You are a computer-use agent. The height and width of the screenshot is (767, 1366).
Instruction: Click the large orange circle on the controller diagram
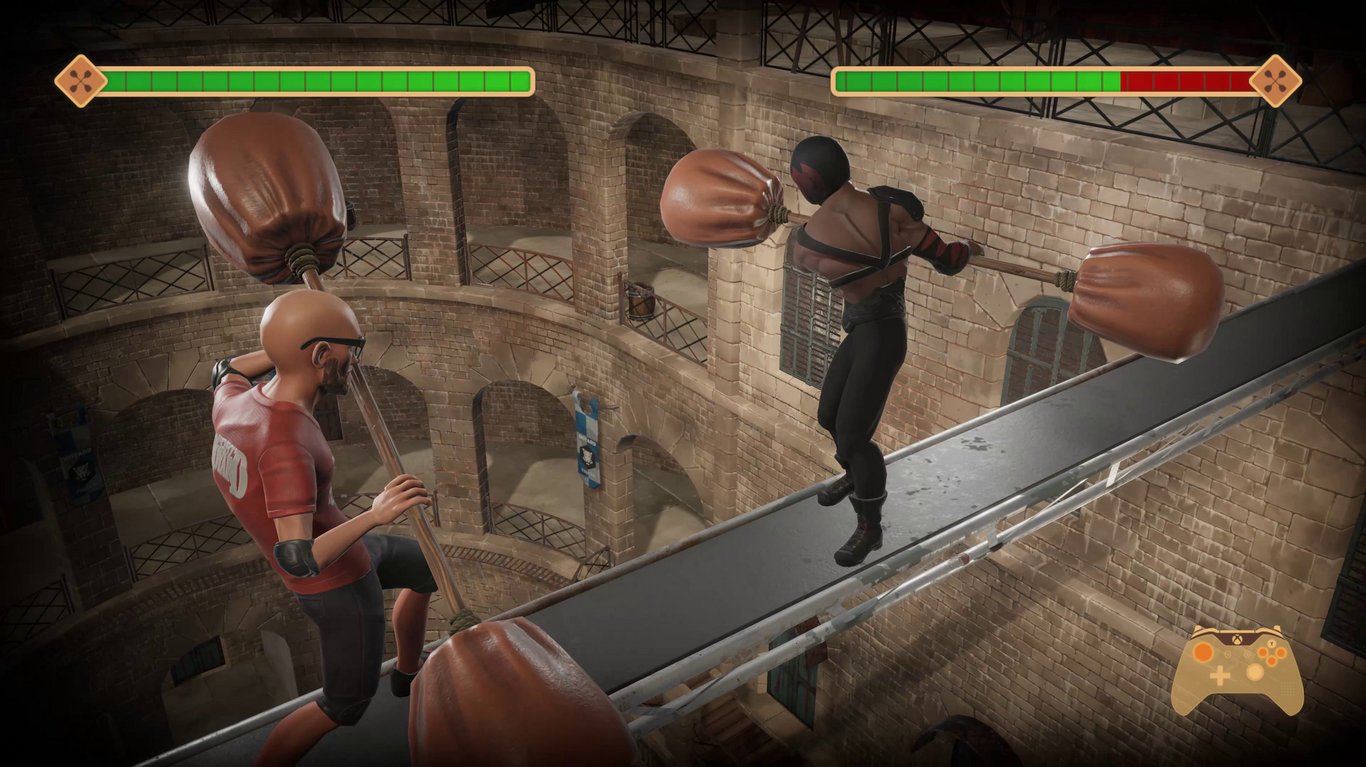[x=1203, y=651]
